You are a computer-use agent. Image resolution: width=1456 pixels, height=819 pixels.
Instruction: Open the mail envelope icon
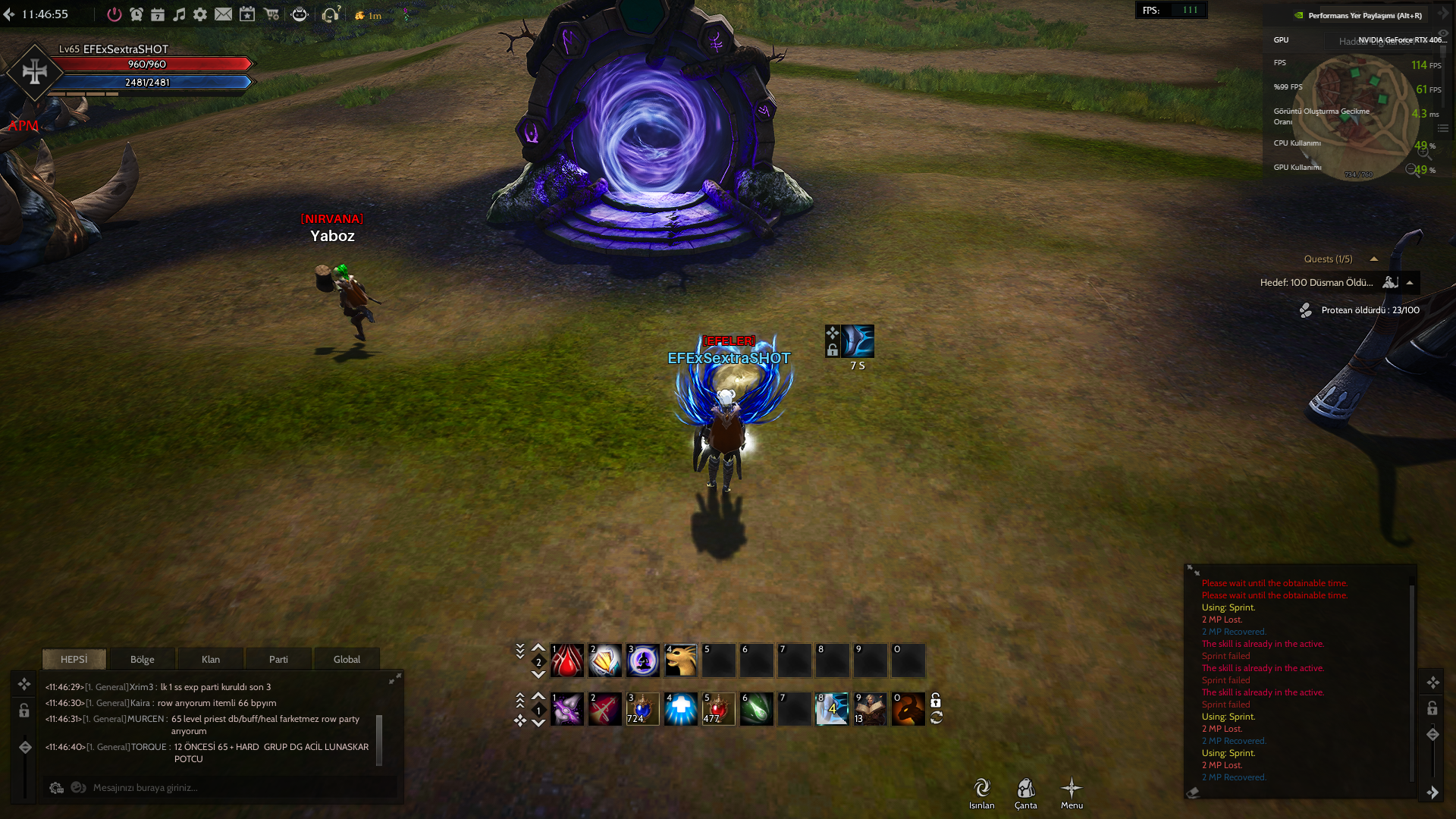click(223, 14)
